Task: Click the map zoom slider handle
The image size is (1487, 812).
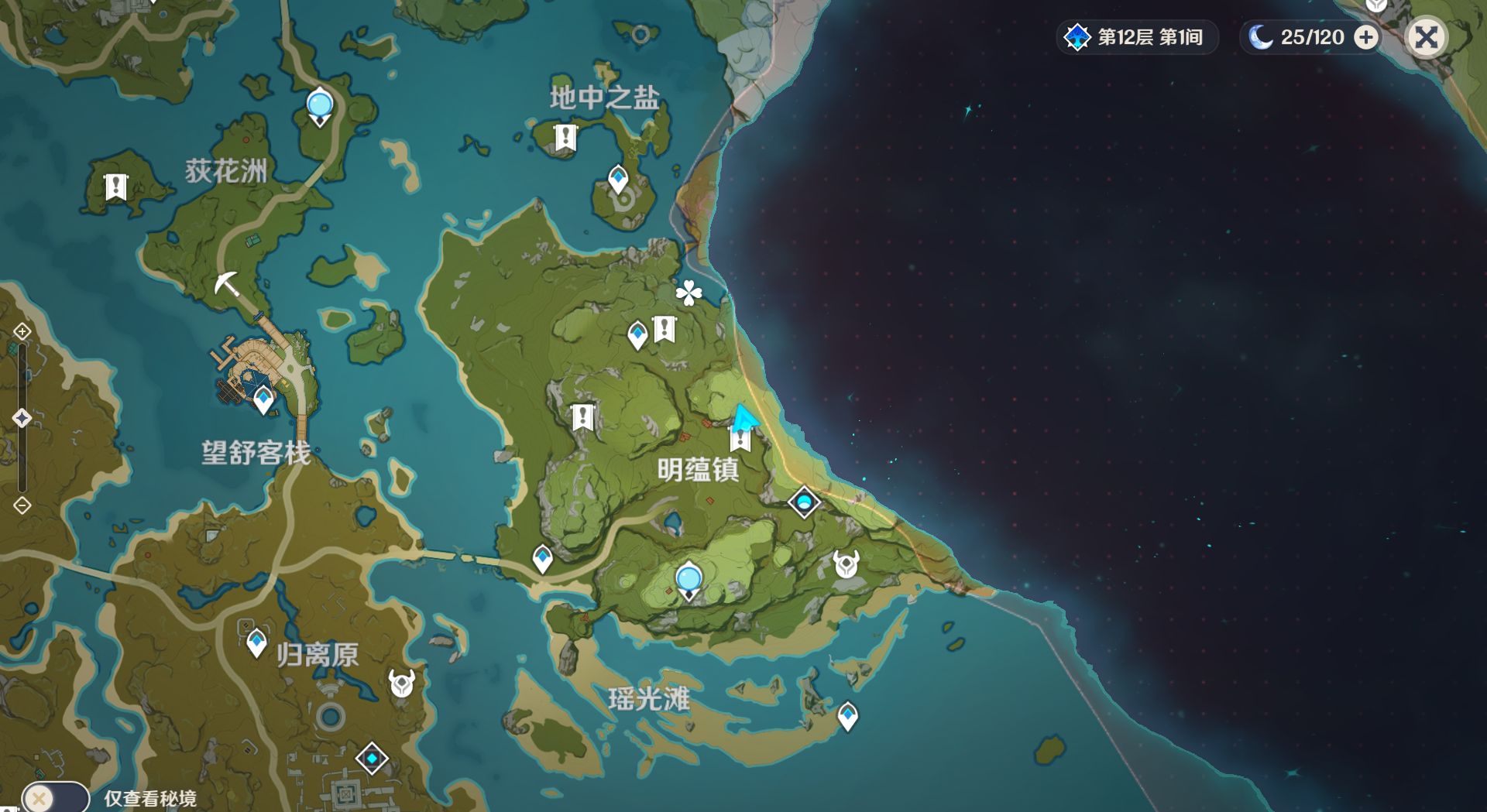Action: (x=22, y=418)
